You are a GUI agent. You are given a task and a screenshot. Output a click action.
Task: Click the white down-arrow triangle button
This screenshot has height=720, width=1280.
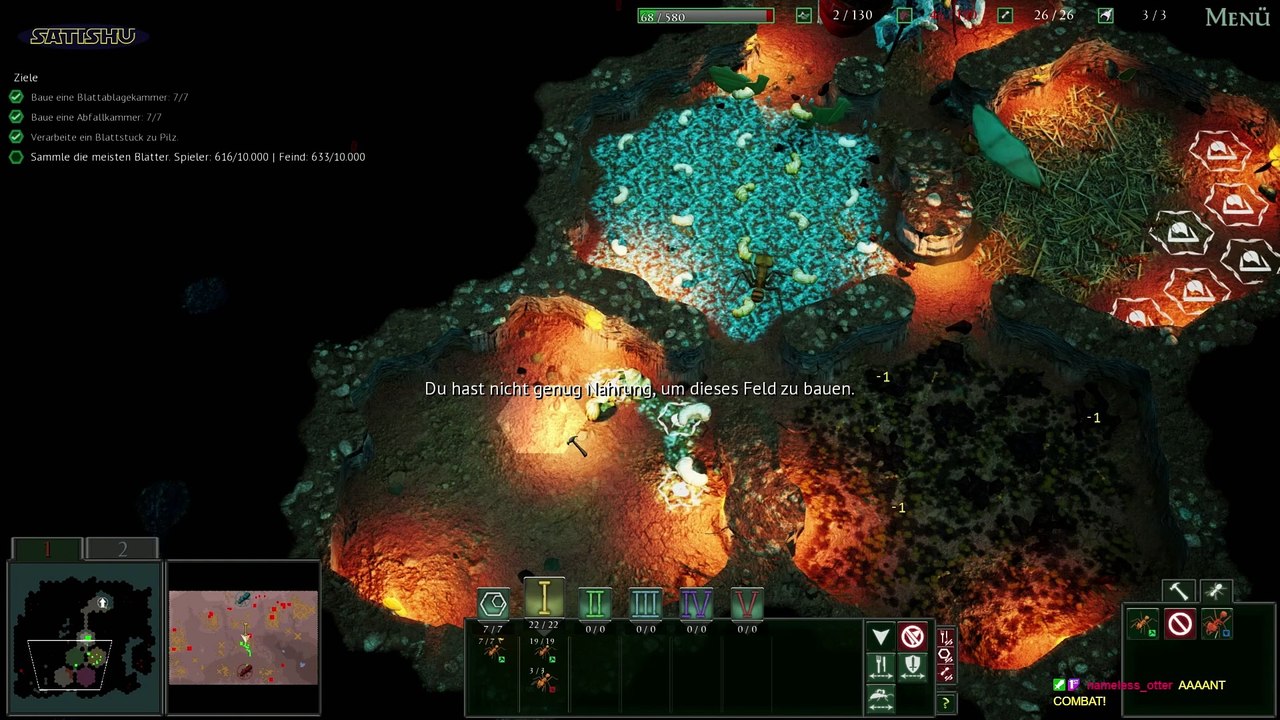(881, 637)
